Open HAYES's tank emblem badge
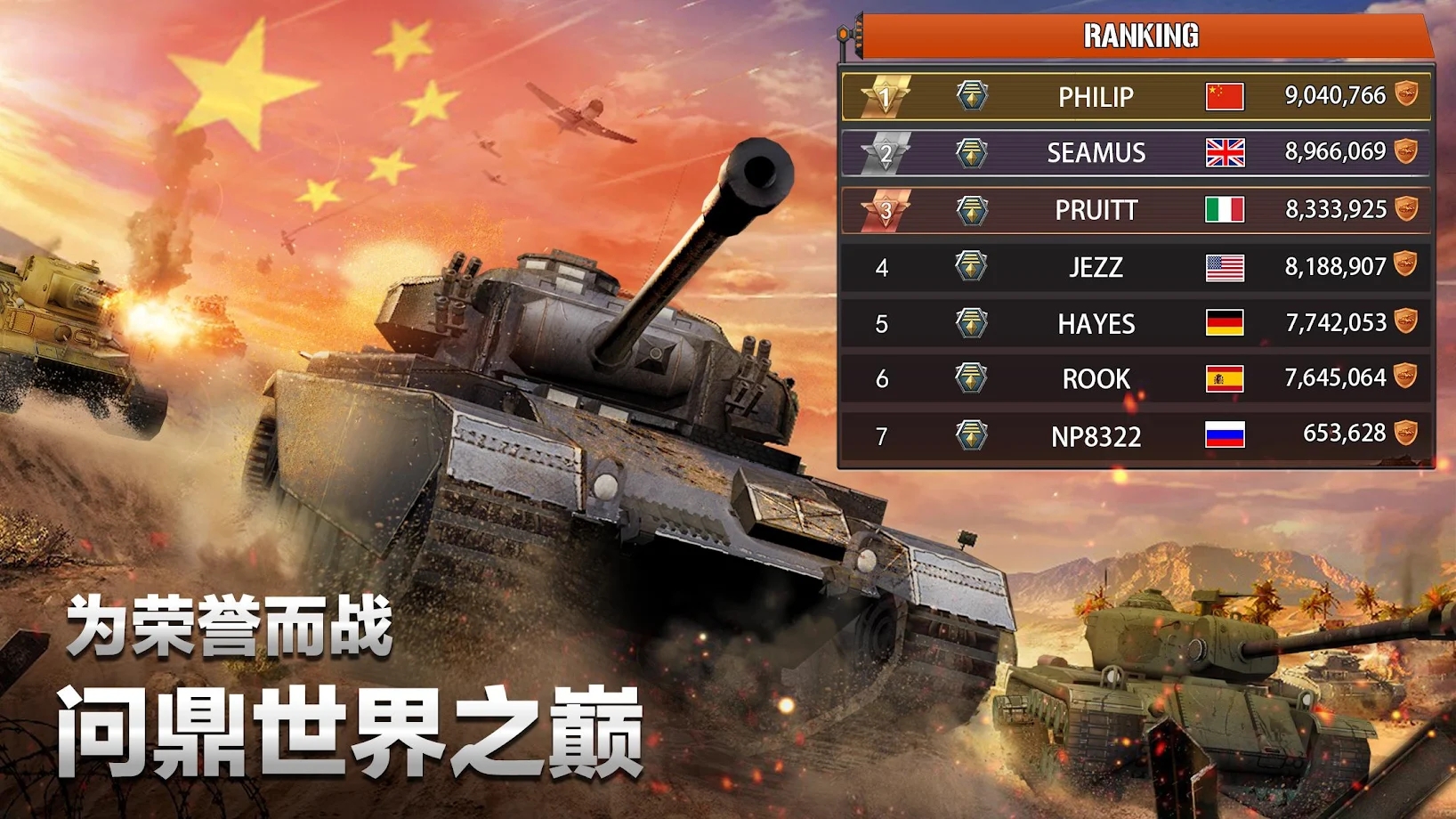Screen dimensions: 1456x819 coord(970,323)
